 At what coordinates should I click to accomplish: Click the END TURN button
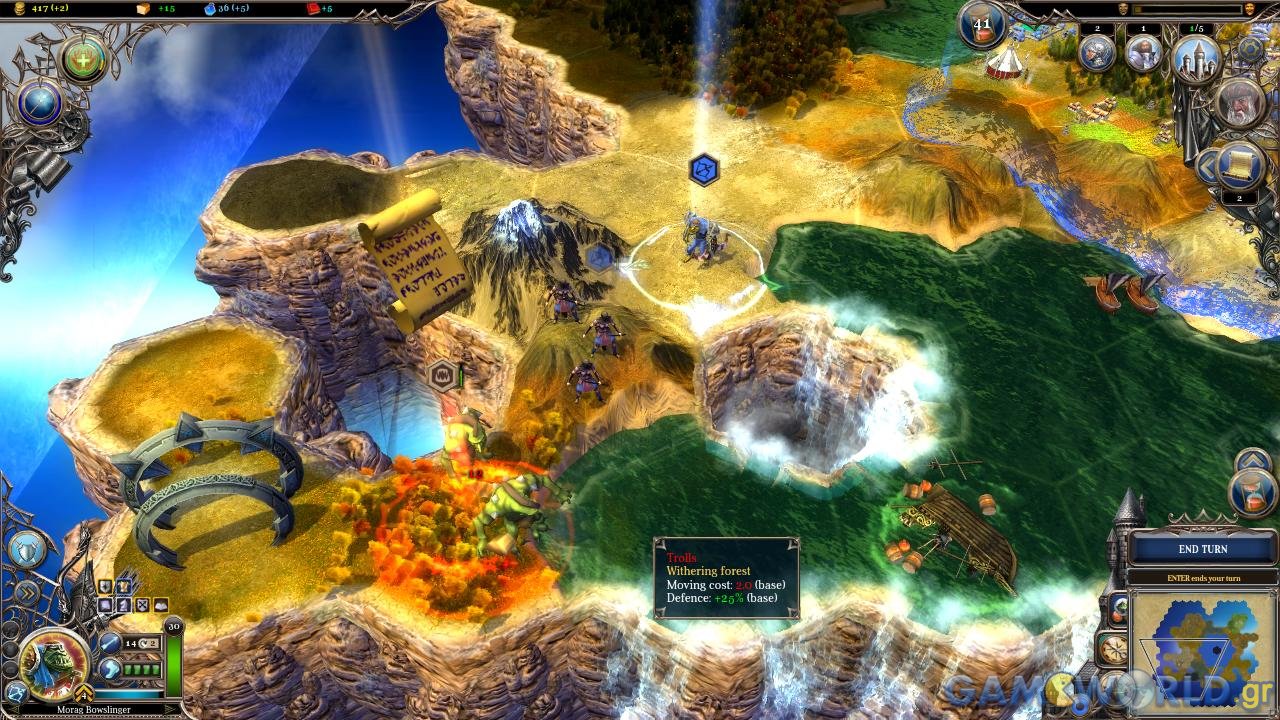point(1202,549)
